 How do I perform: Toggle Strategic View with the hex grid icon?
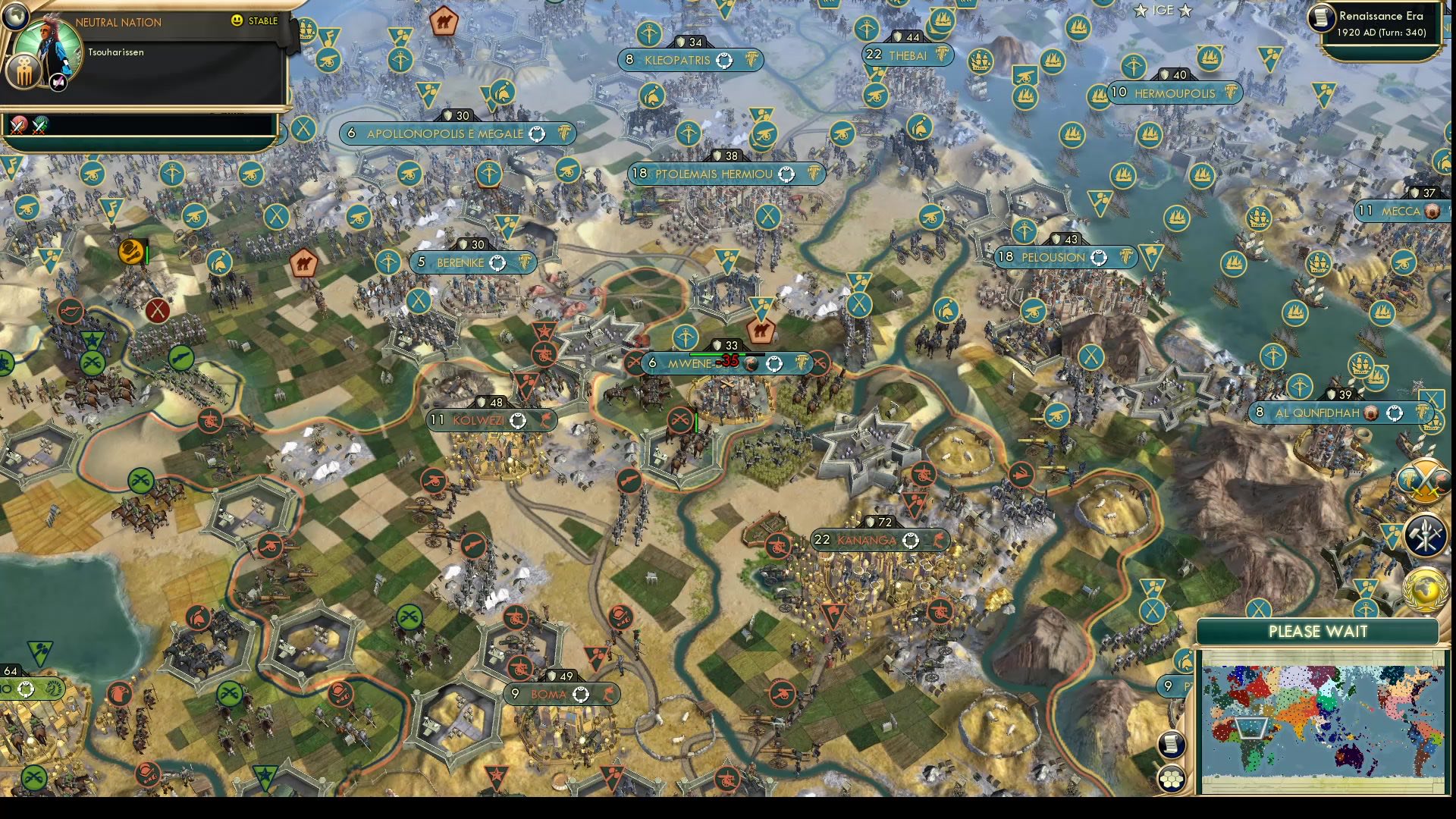(1171, 779)
